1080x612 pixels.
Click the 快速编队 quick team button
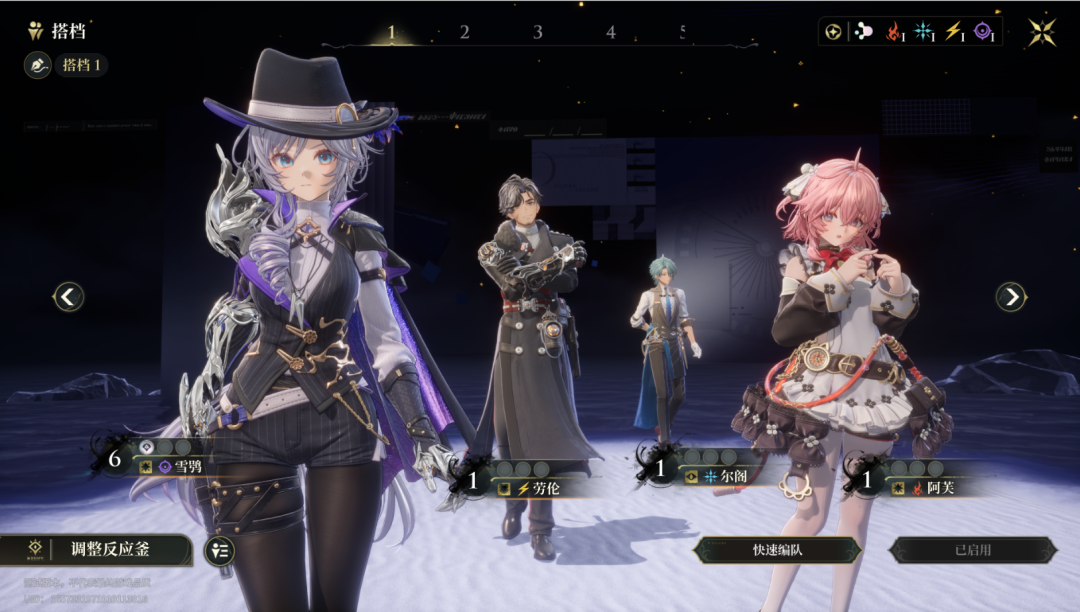click(x=778, y=550)
